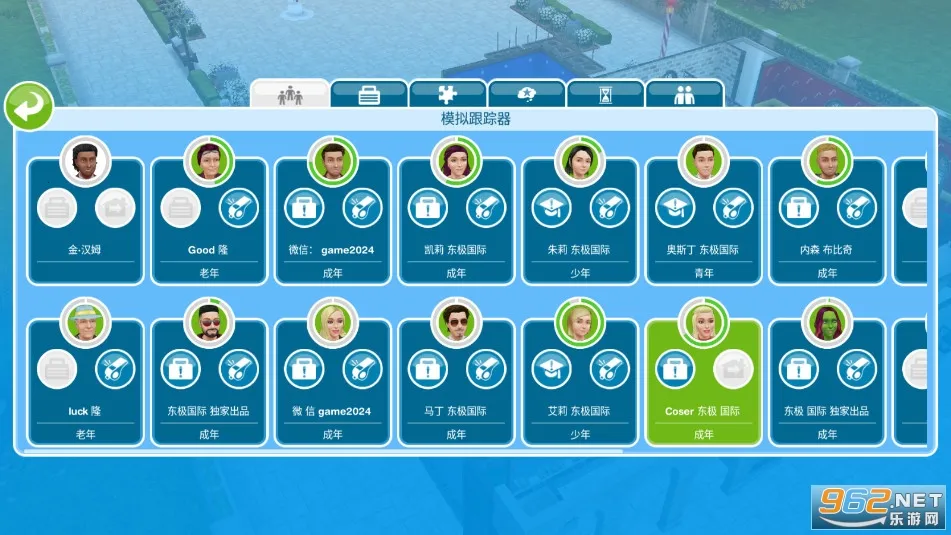Click the green back arrow button
951x535 pixels.
[x=29, y=107]
